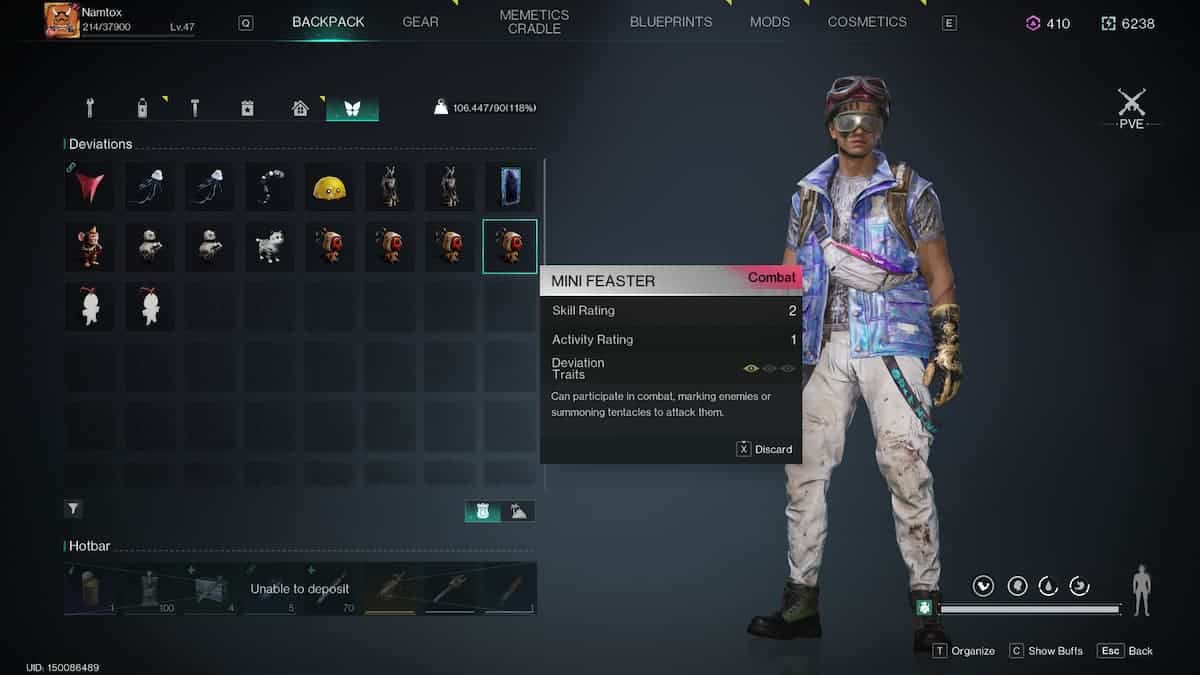The image size is (1200, 675).
Task: Select the red arrowhead deviation slot
Action: (90, 187)
